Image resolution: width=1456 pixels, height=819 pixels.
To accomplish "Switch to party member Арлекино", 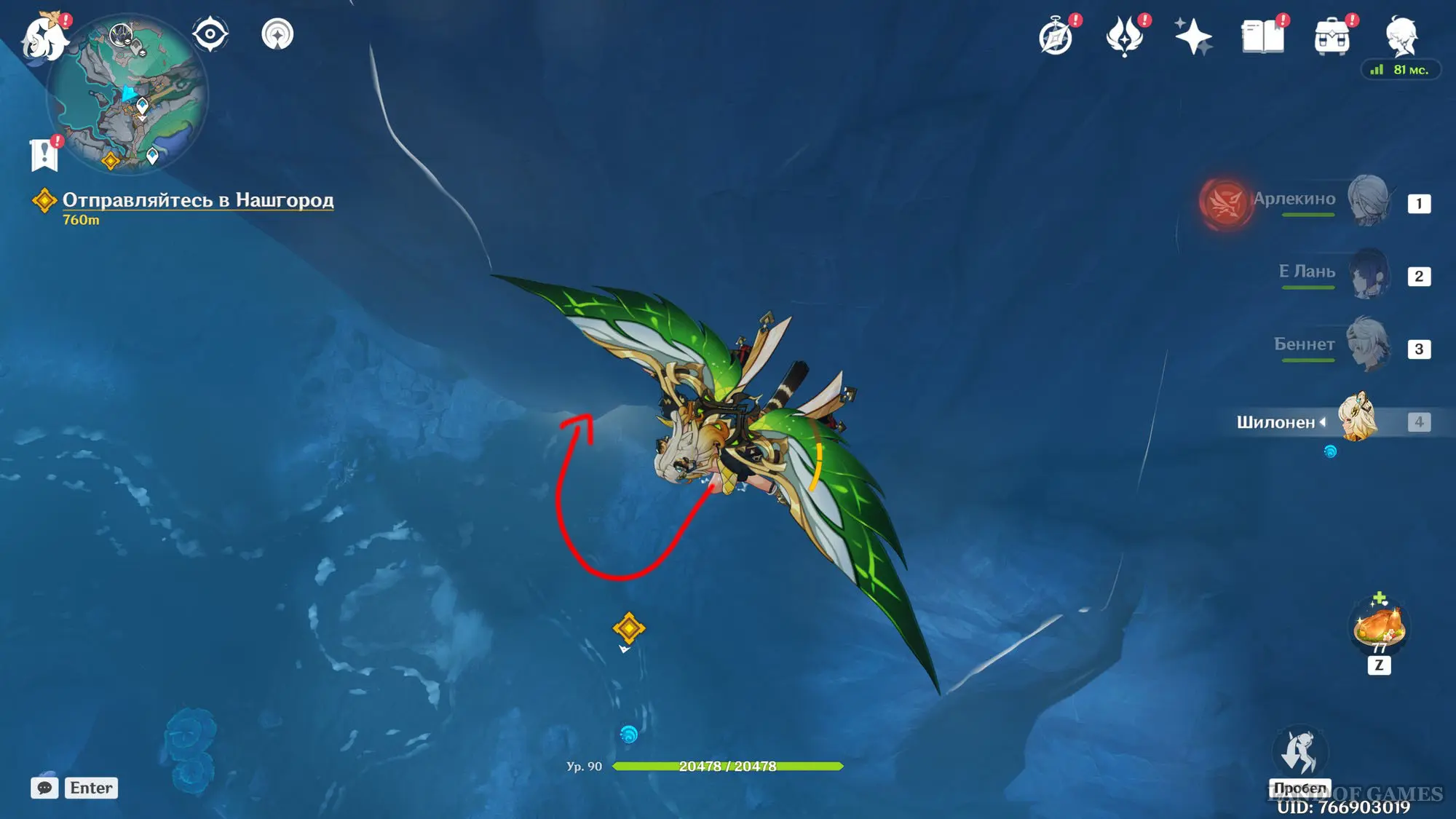I will click(x=1369, y=200).
